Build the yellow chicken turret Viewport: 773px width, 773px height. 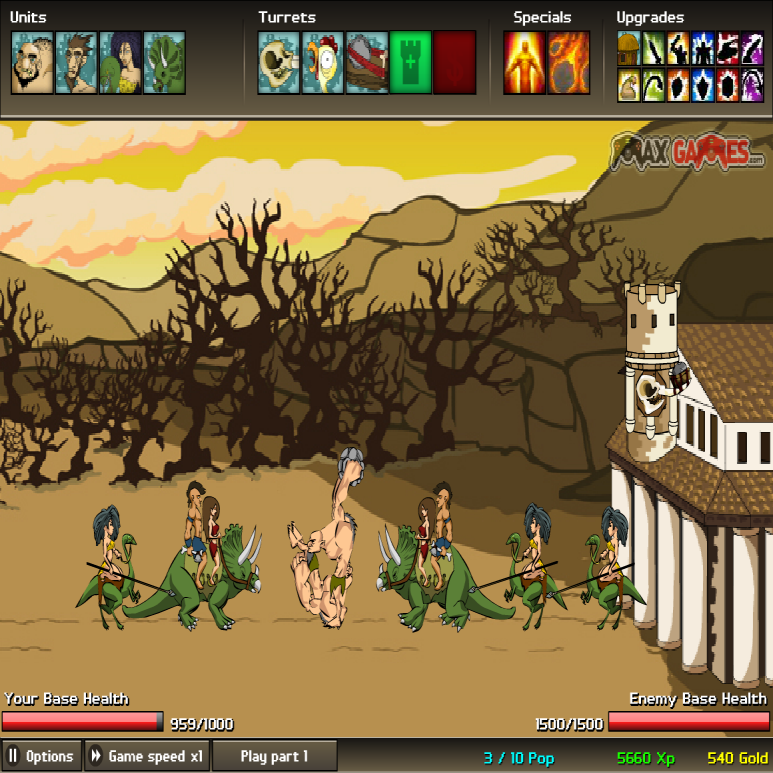pos(323,62)
